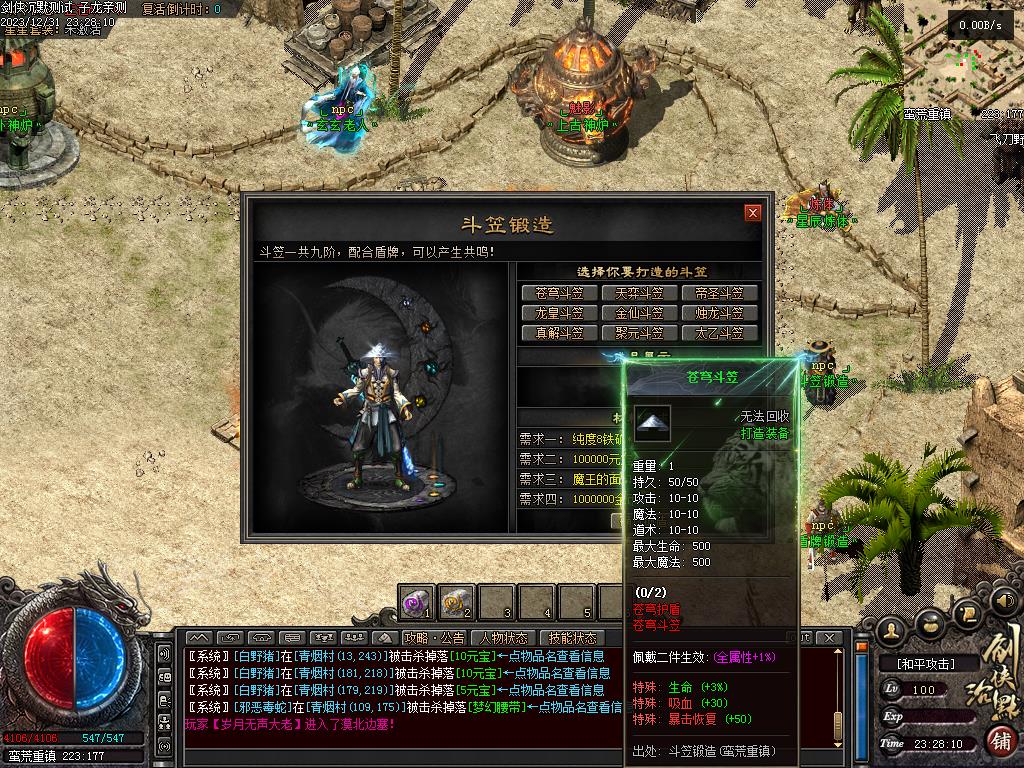
Task: Choose the 金仙斗笠 hat option
Action: (639, 313)
